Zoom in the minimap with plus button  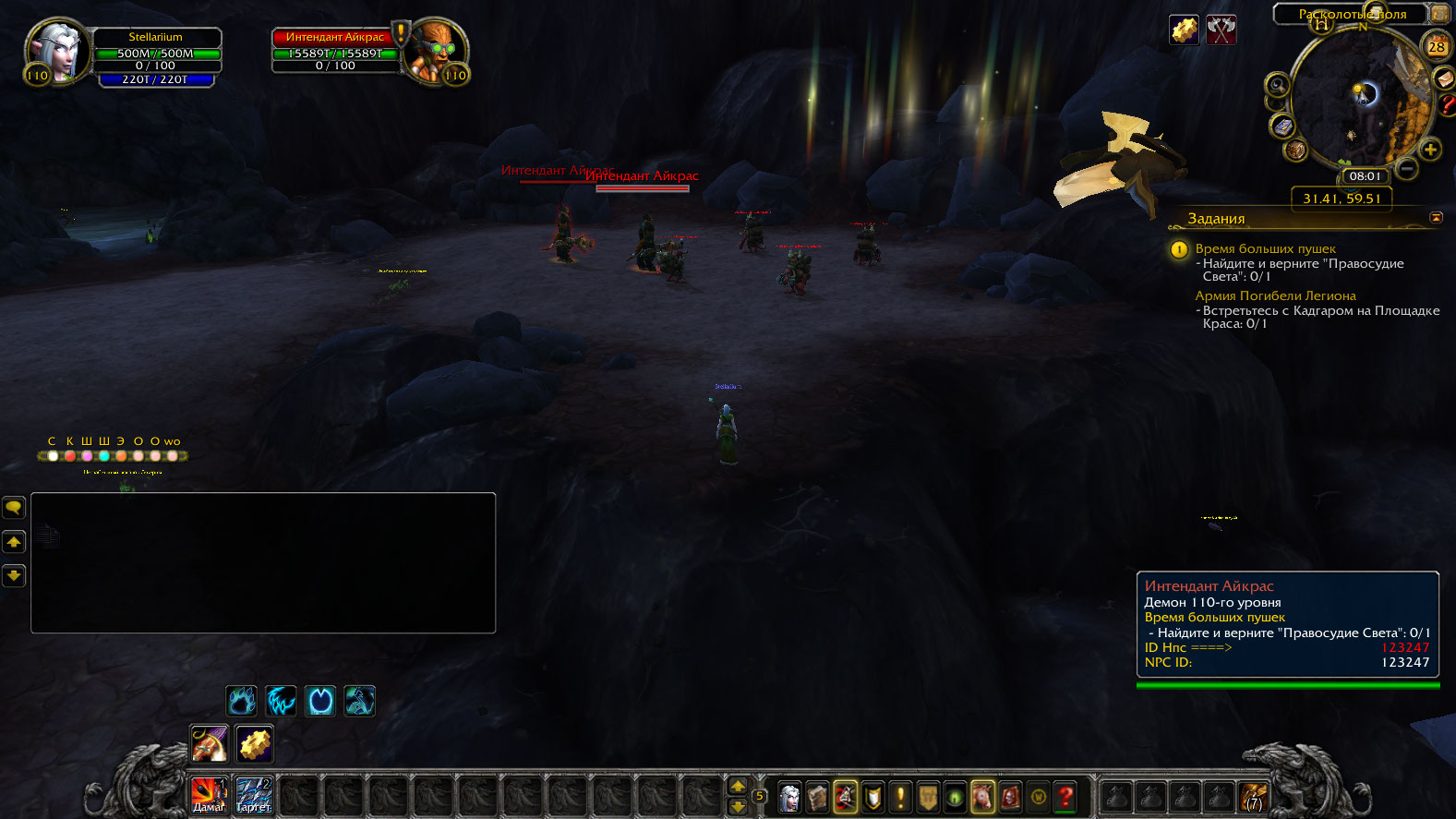pos(1430,149)
